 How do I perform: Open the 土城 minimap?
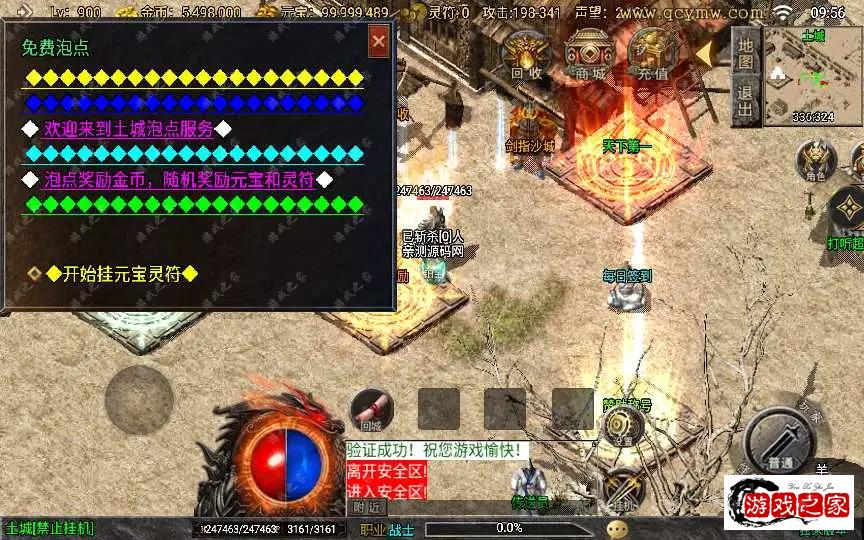point(813,76)
